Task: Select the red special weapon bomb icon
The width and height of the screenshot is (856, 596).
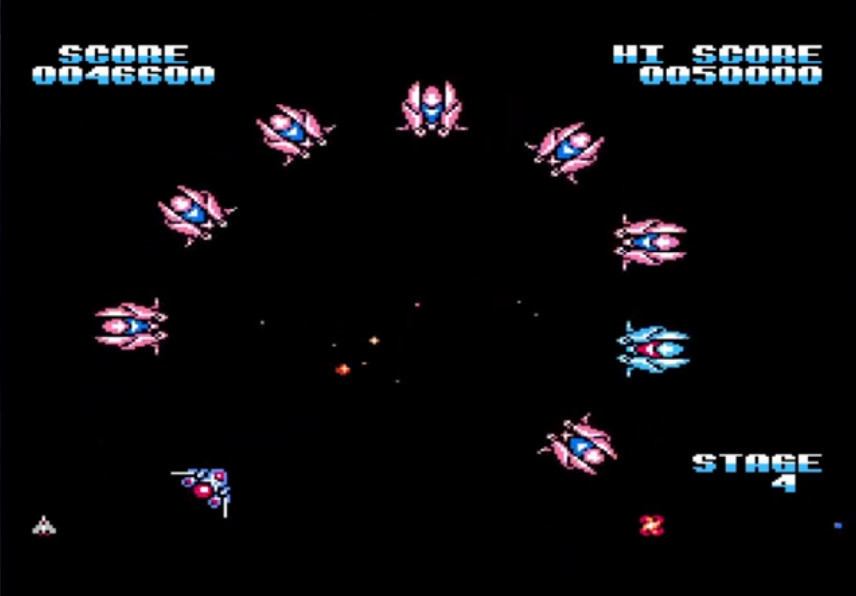Action: pyautogui.click(x=651, y=524)
